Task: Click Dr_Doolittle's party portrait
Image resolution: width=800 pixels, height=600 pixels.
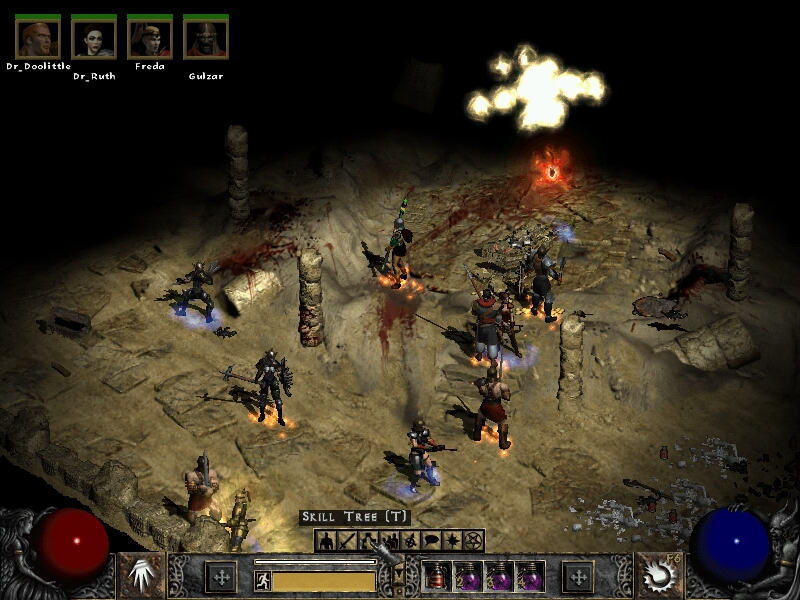Action: pos(38,38)
